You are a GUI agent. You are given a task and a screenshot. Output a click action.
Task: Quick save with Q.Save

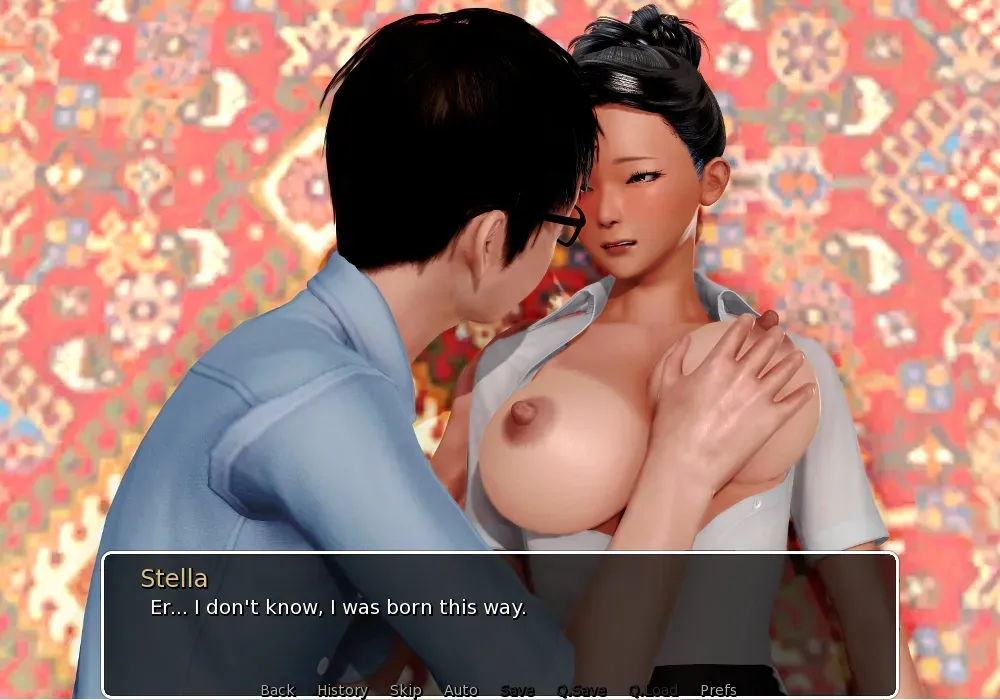pos(582,690)
